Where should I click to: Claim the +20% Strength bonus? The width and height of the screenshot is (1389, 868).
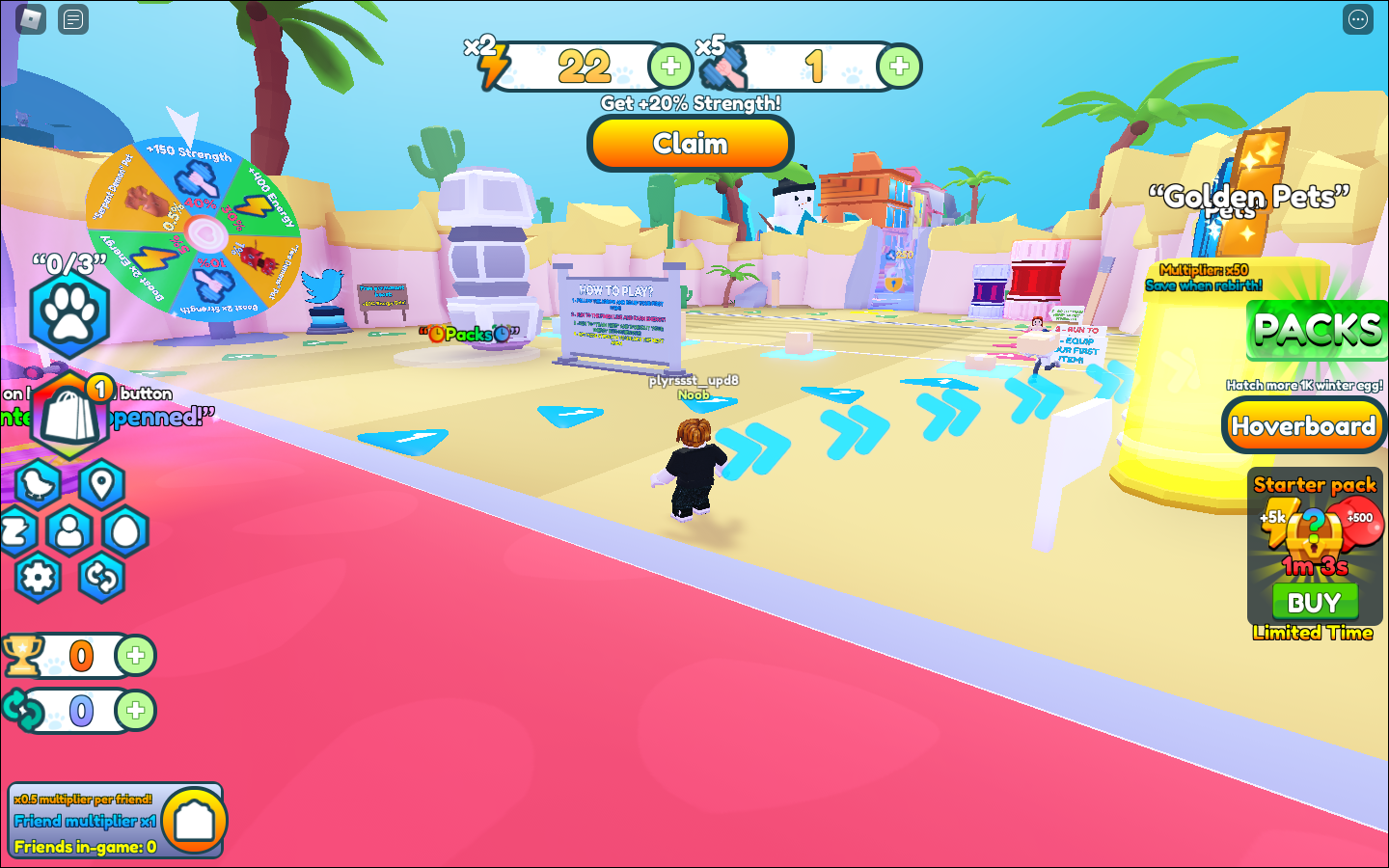pyautogui.click(x=690, y=144)
